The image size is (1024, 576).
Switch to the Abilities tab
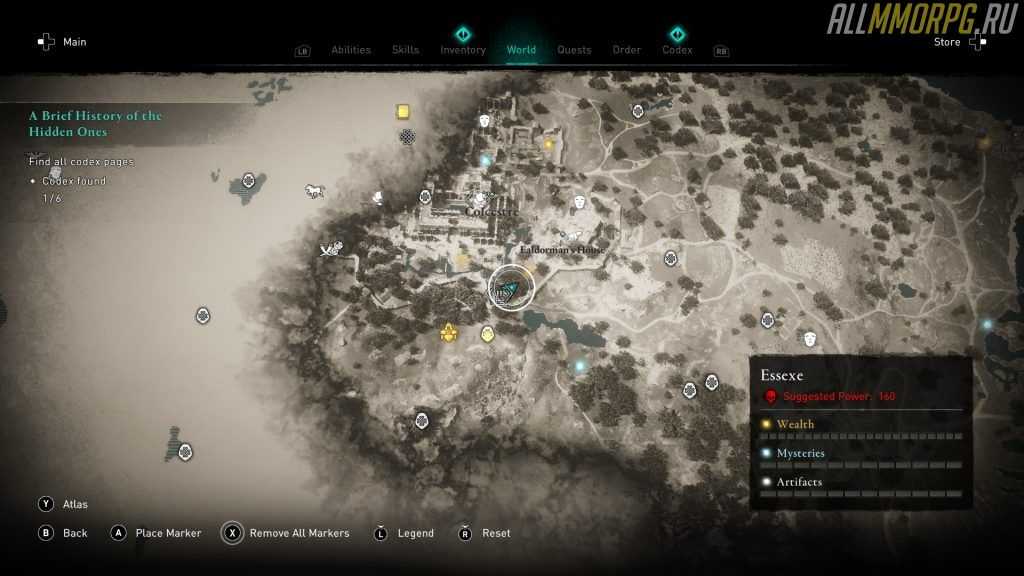(x=350, y=50)
